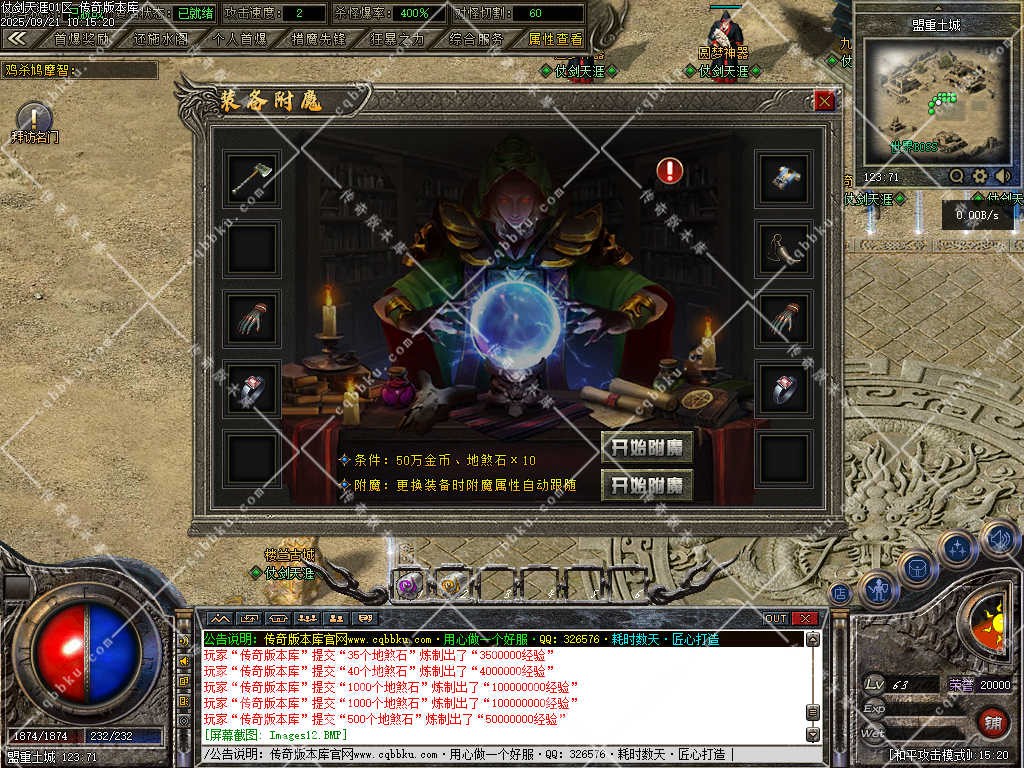Open the 店 shop round button

840,593
